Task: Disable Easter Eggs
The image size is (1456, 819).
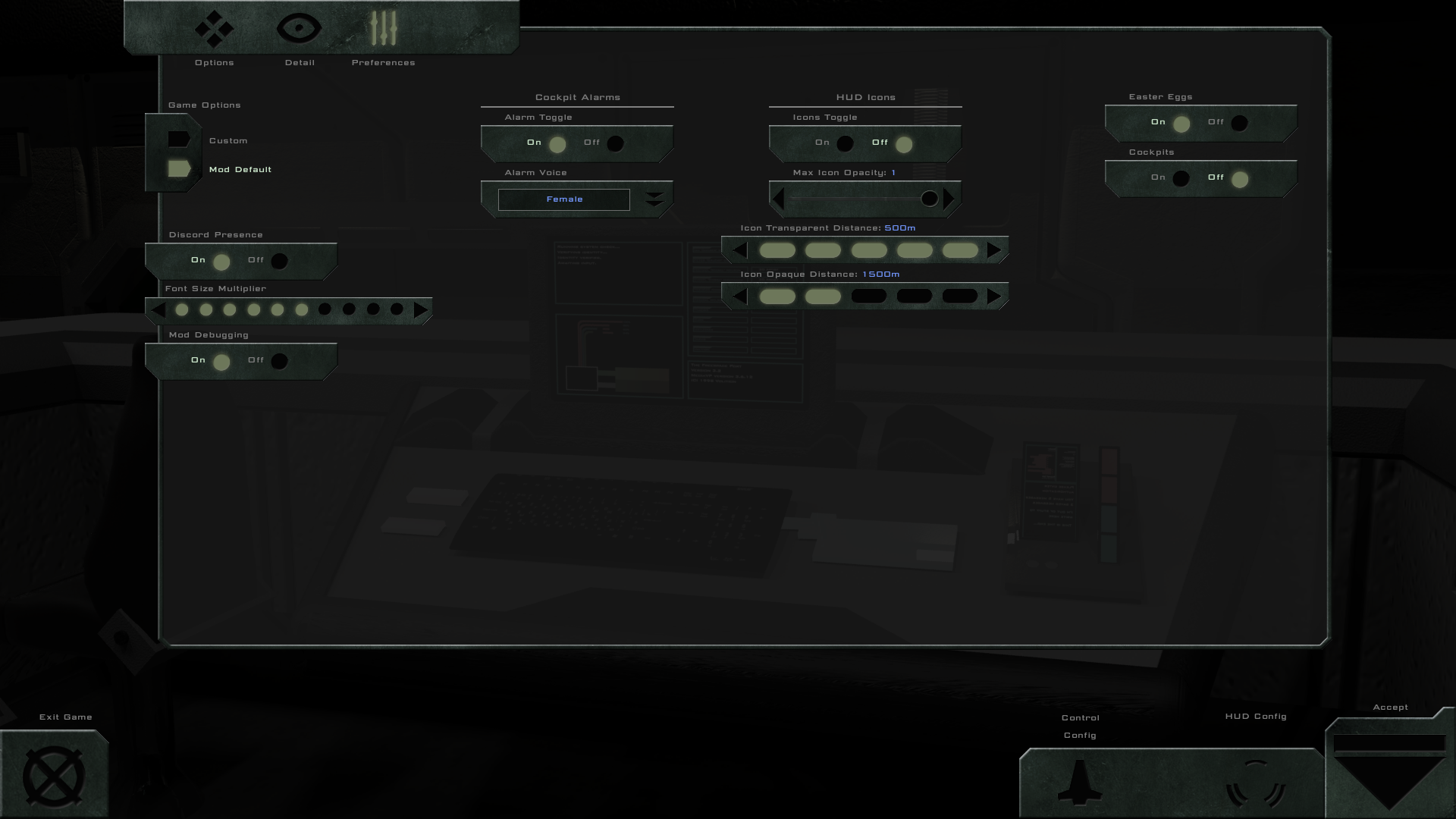Action: pyautogui.click(x=1240, y=123)
